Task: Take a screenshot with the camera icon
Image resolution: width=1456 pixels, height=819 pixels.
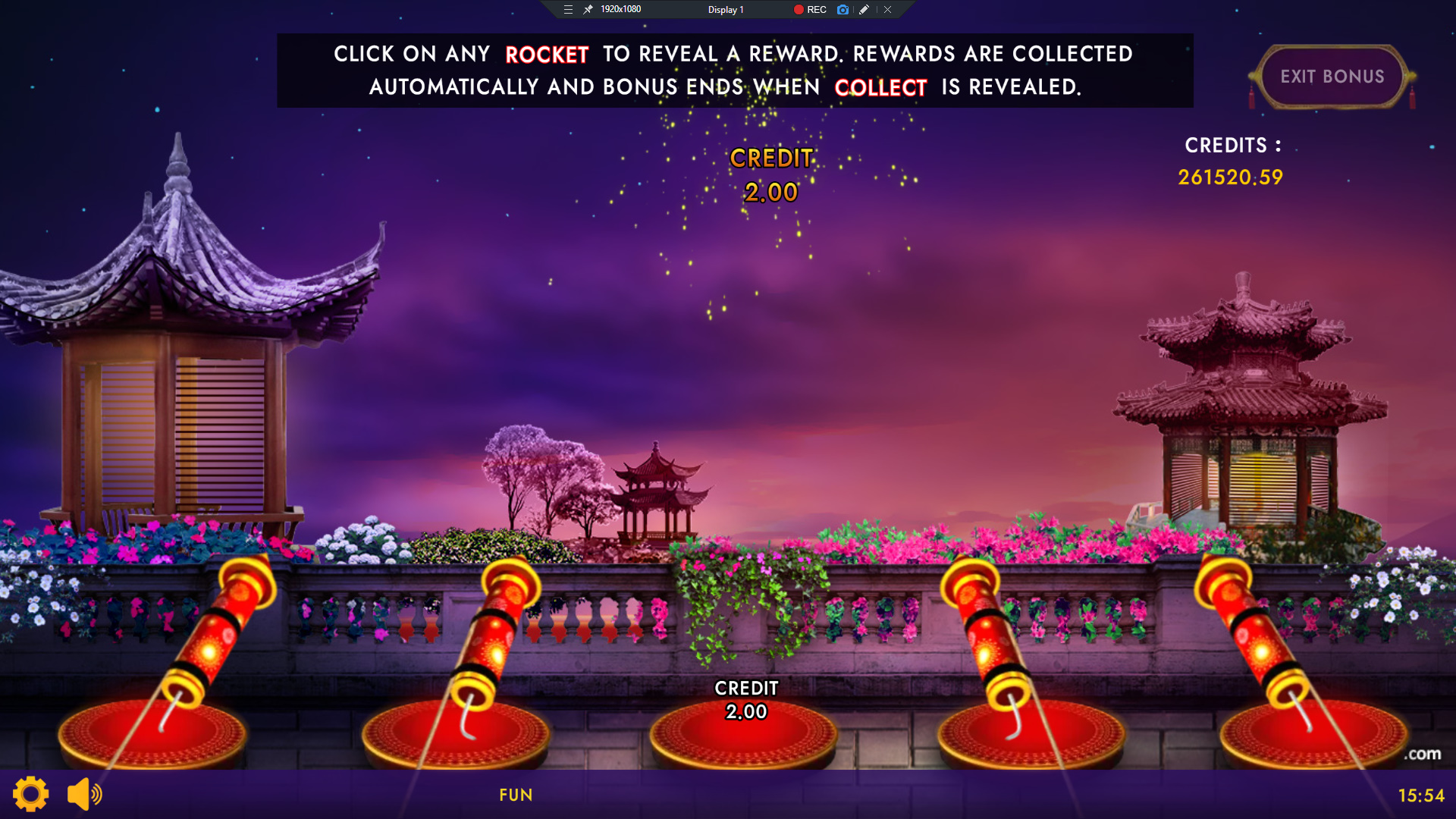Action: point(843,10)
